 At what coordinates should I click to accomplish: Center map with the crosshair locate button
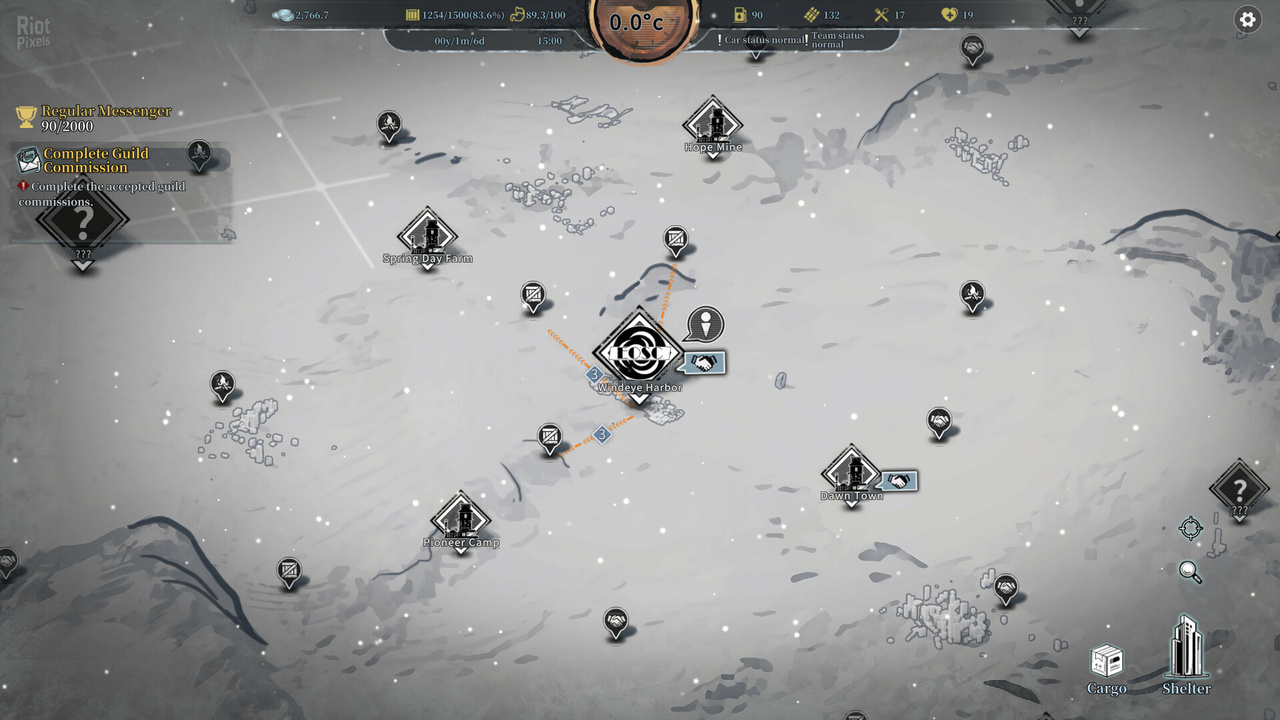click(x=1190, y=528)
